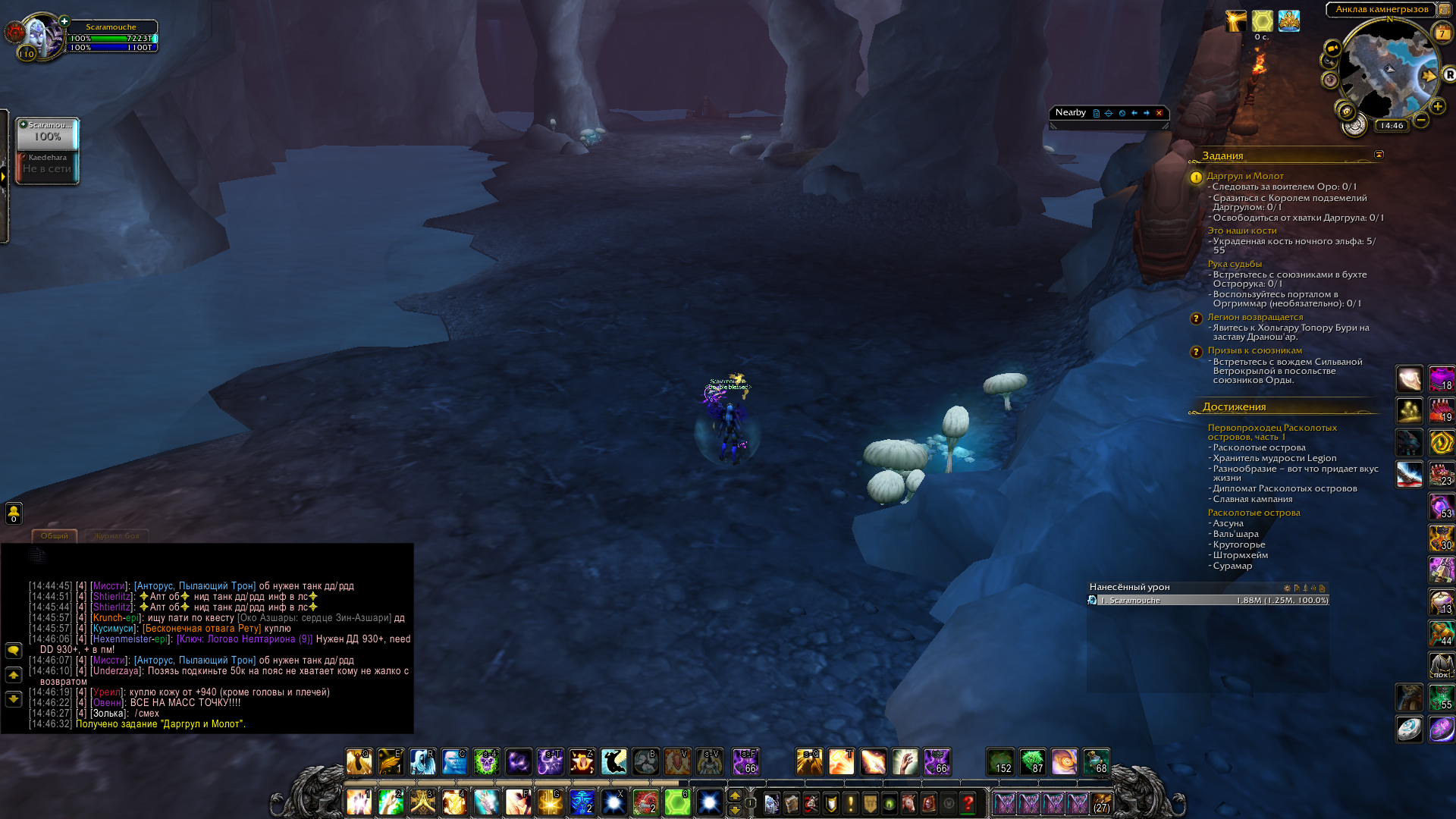Activate the green hexagon ability on the action bar
1456x819 pixels.
[x=677, y=802]
